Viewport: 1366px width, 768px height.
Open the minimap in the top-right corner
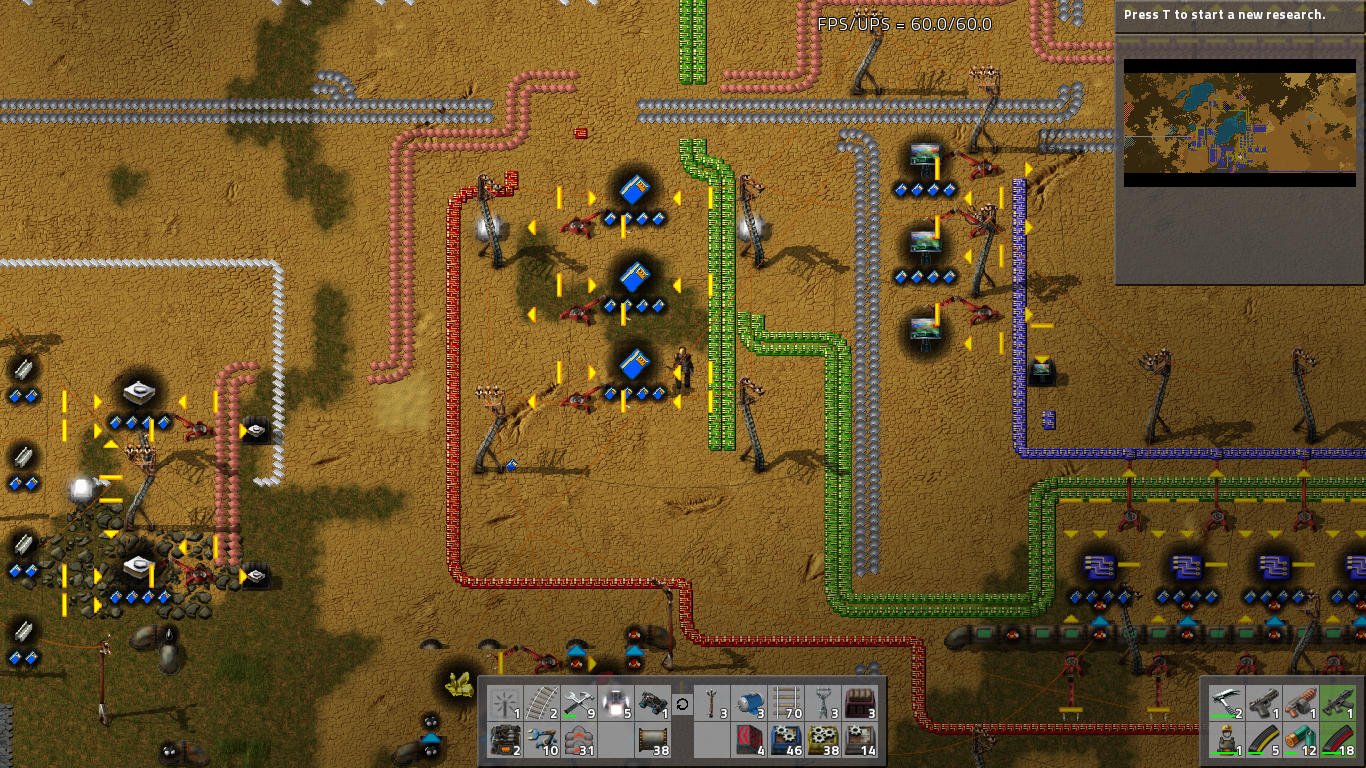coord(1239,123)
